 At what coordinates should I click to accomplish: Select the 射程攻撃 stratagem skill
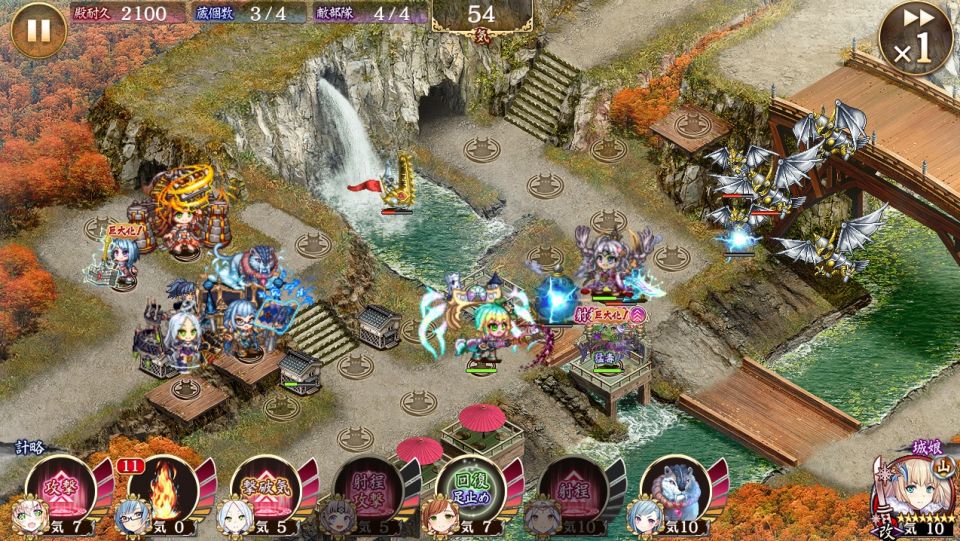368,489
